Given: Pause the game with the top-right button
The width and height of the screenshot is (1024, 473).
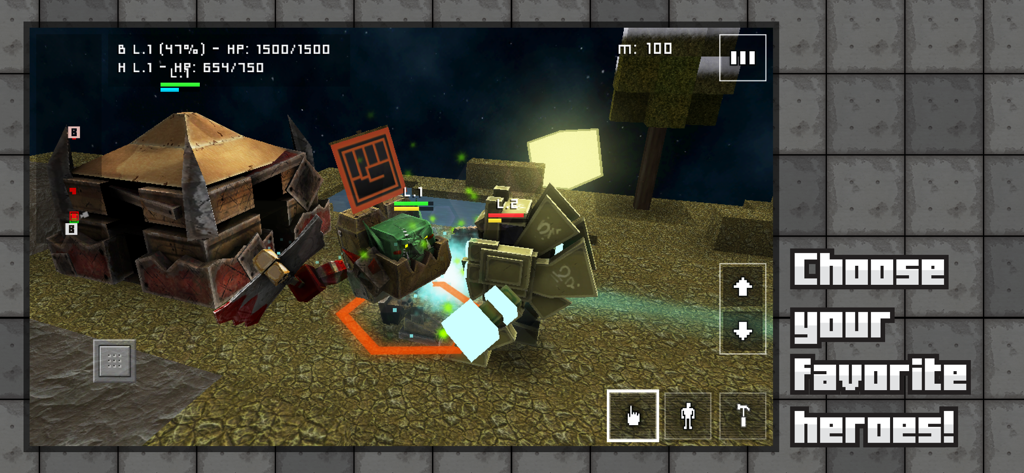Looking at the screenshot, I should [x=742, y=58].
